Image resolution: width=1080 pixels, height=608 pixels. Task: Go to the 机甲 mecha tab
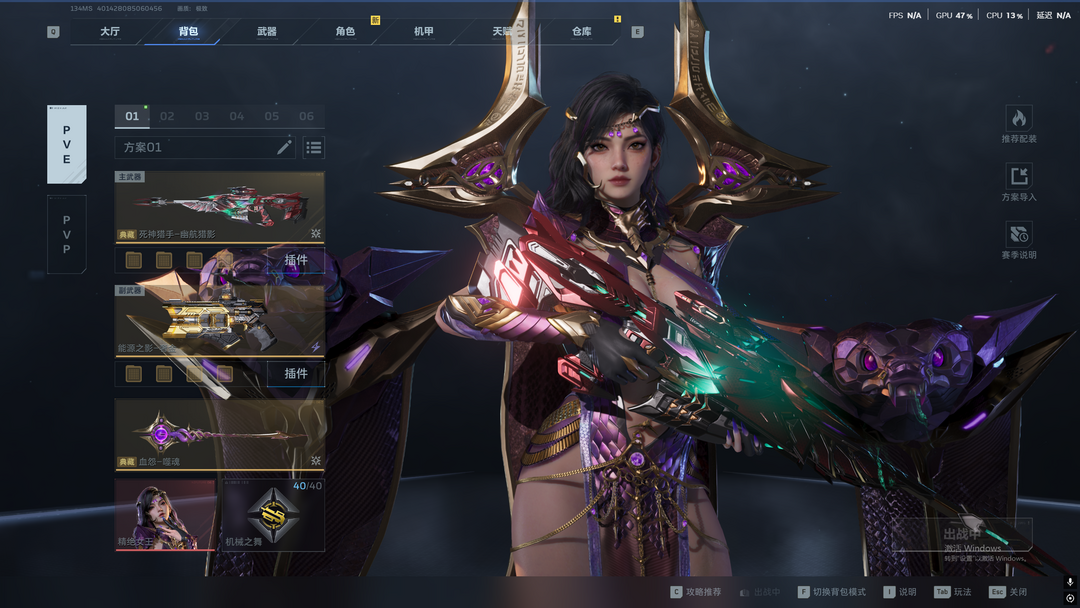coord(424,32)
